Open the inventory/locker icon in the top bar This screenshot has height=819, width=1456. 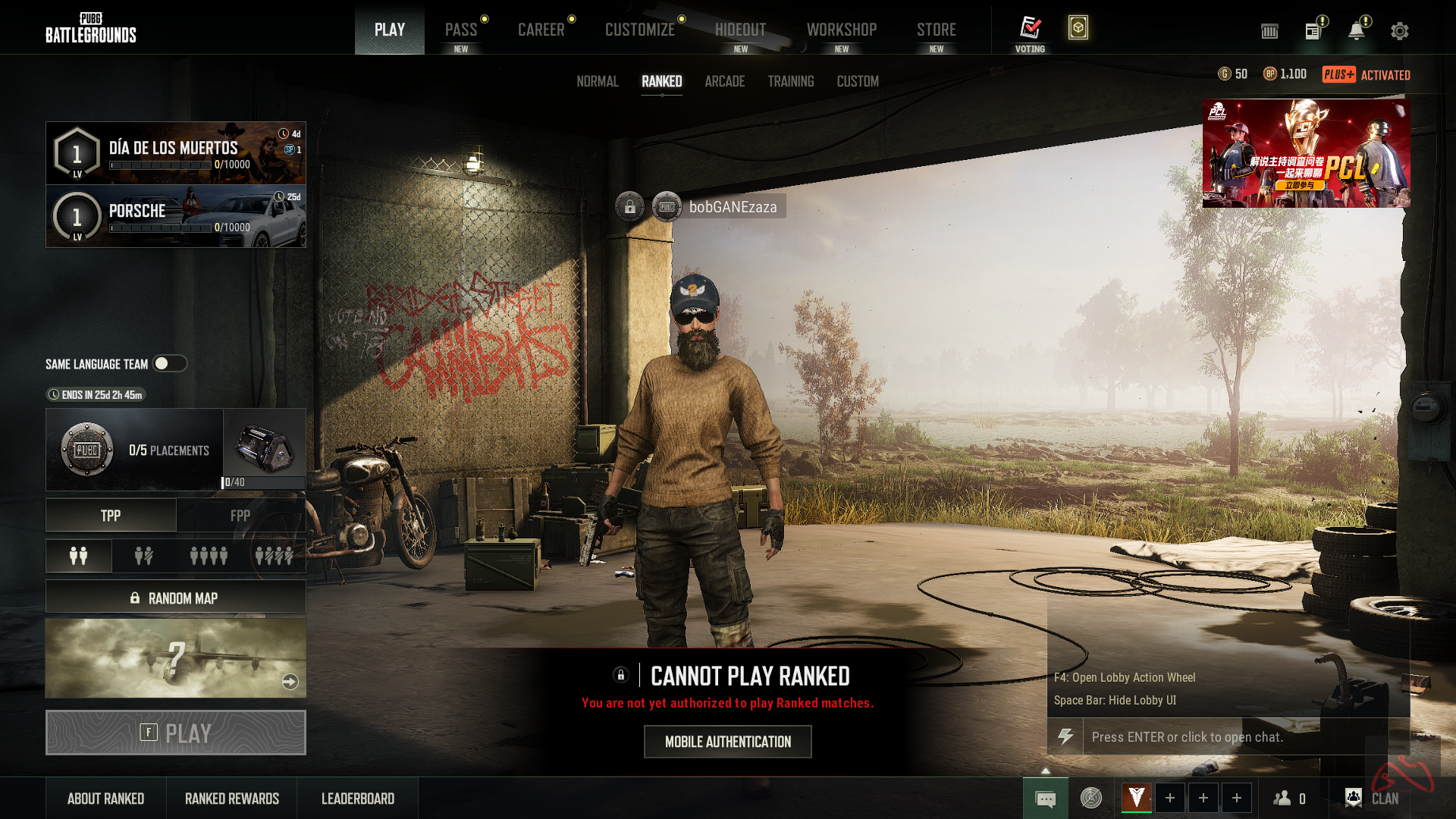1269,31
